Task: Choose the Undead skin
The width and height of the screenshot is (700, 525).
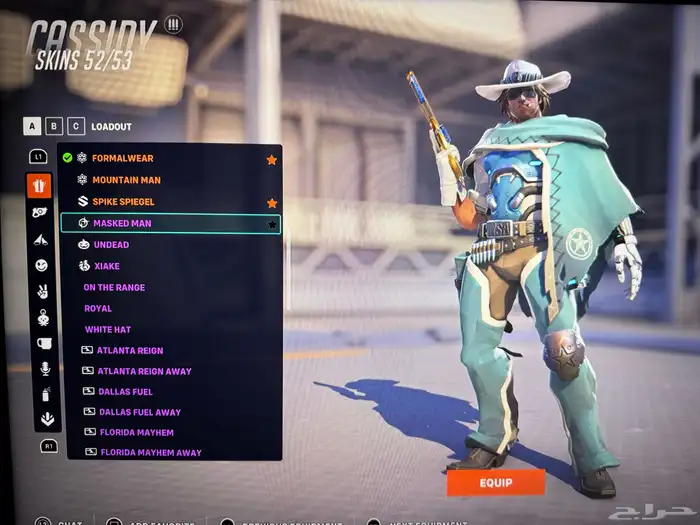Action: click(111, 245)
